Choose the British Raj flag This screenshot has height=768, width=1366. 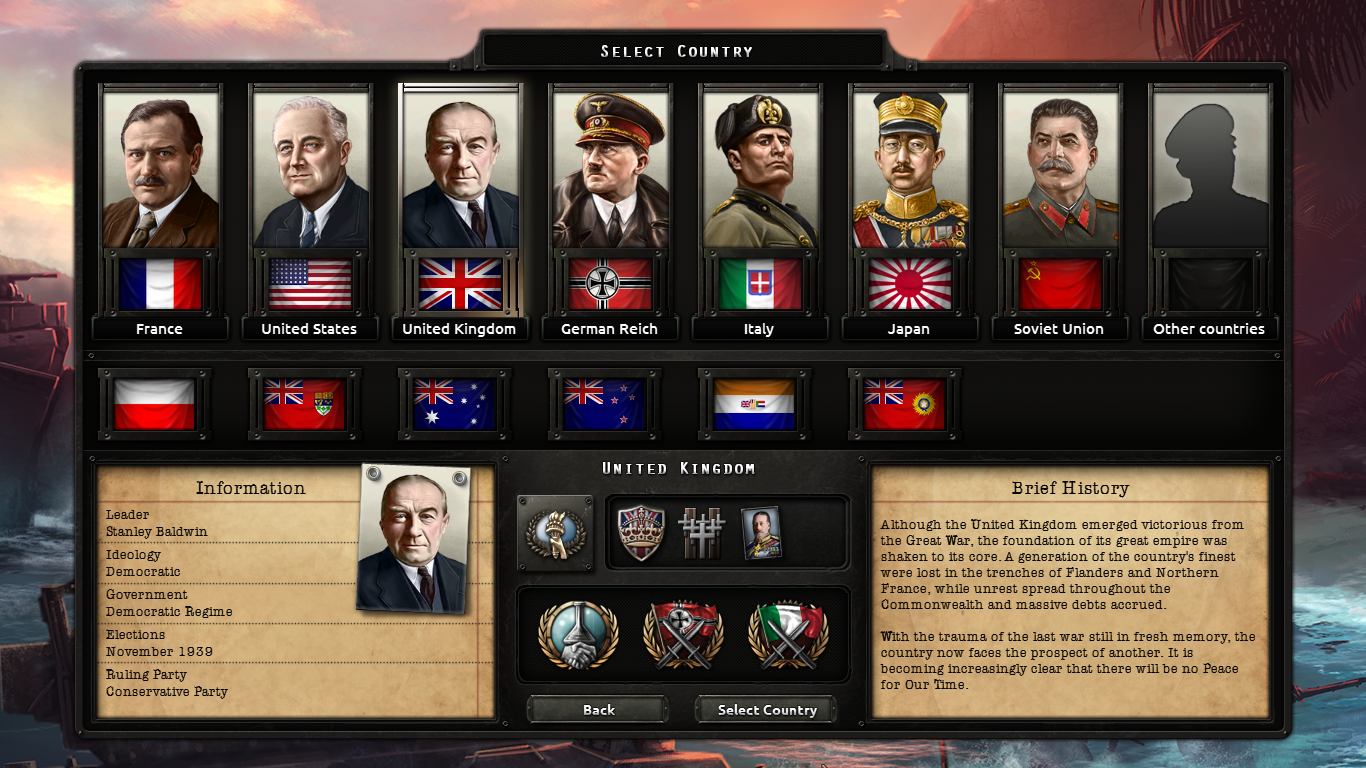pos(904,404)
